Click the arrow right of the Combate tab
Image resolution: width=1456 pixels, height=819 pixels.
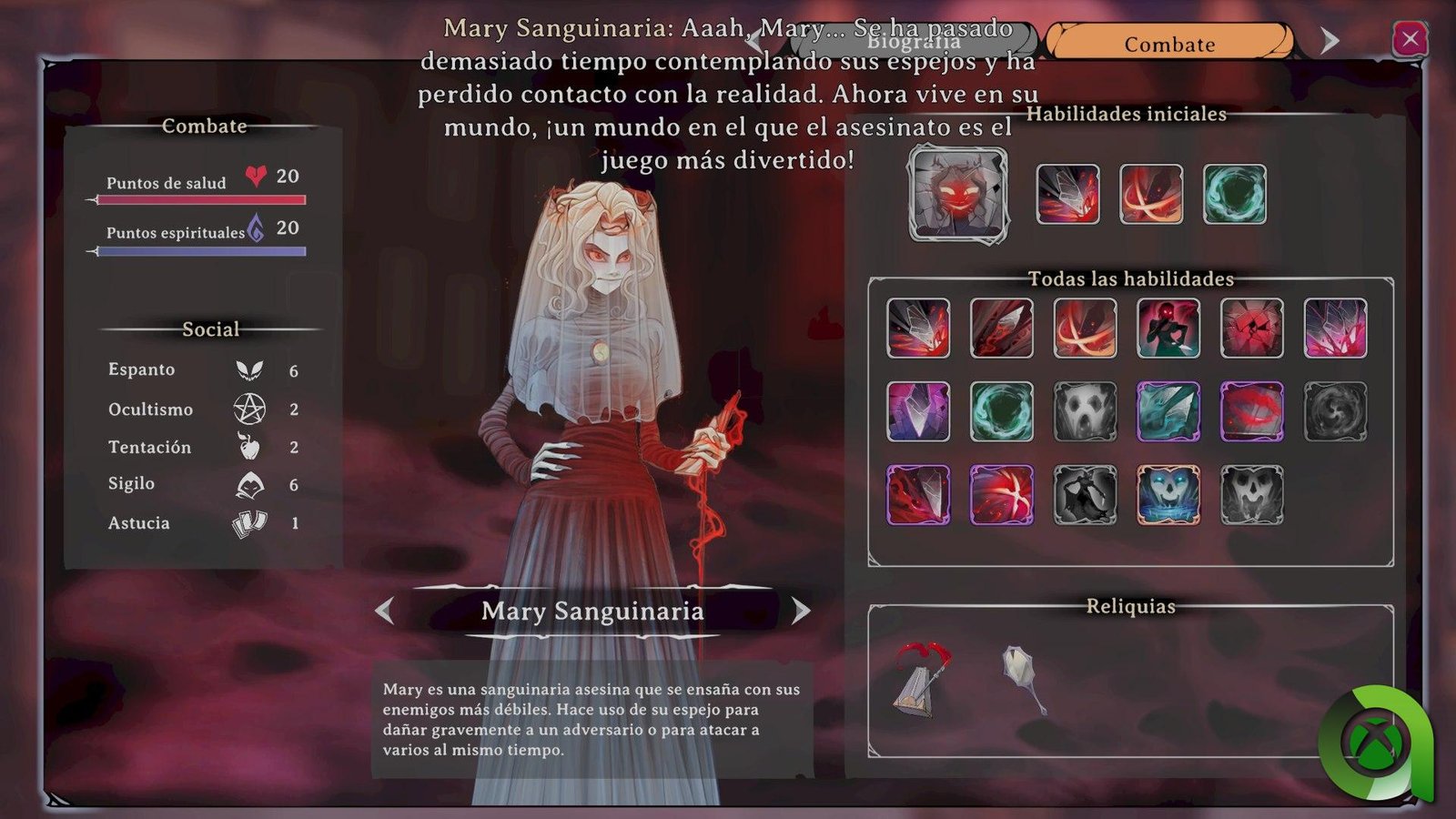1330,41
